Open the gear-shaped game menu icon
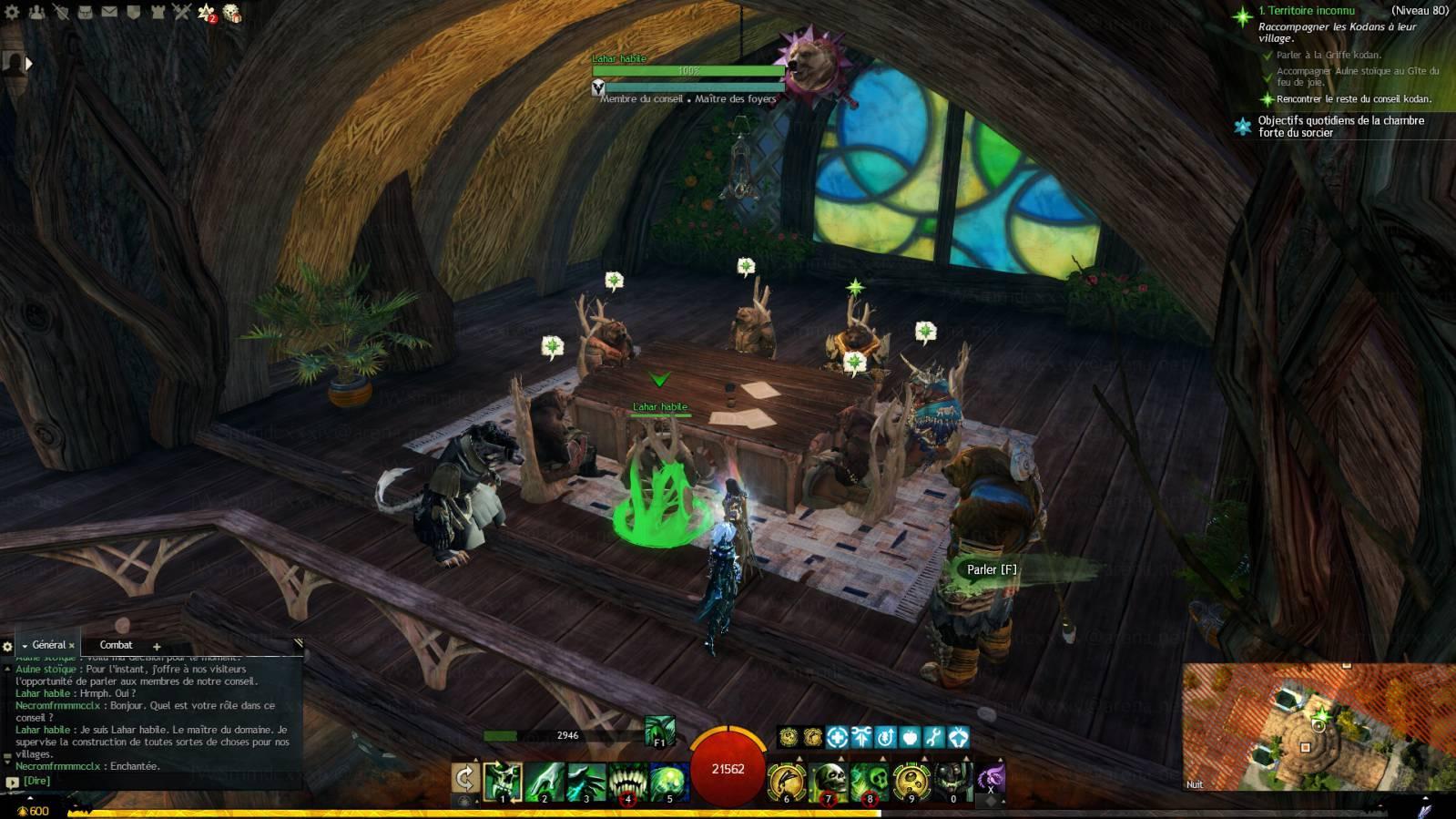 [x=13, y=13]
